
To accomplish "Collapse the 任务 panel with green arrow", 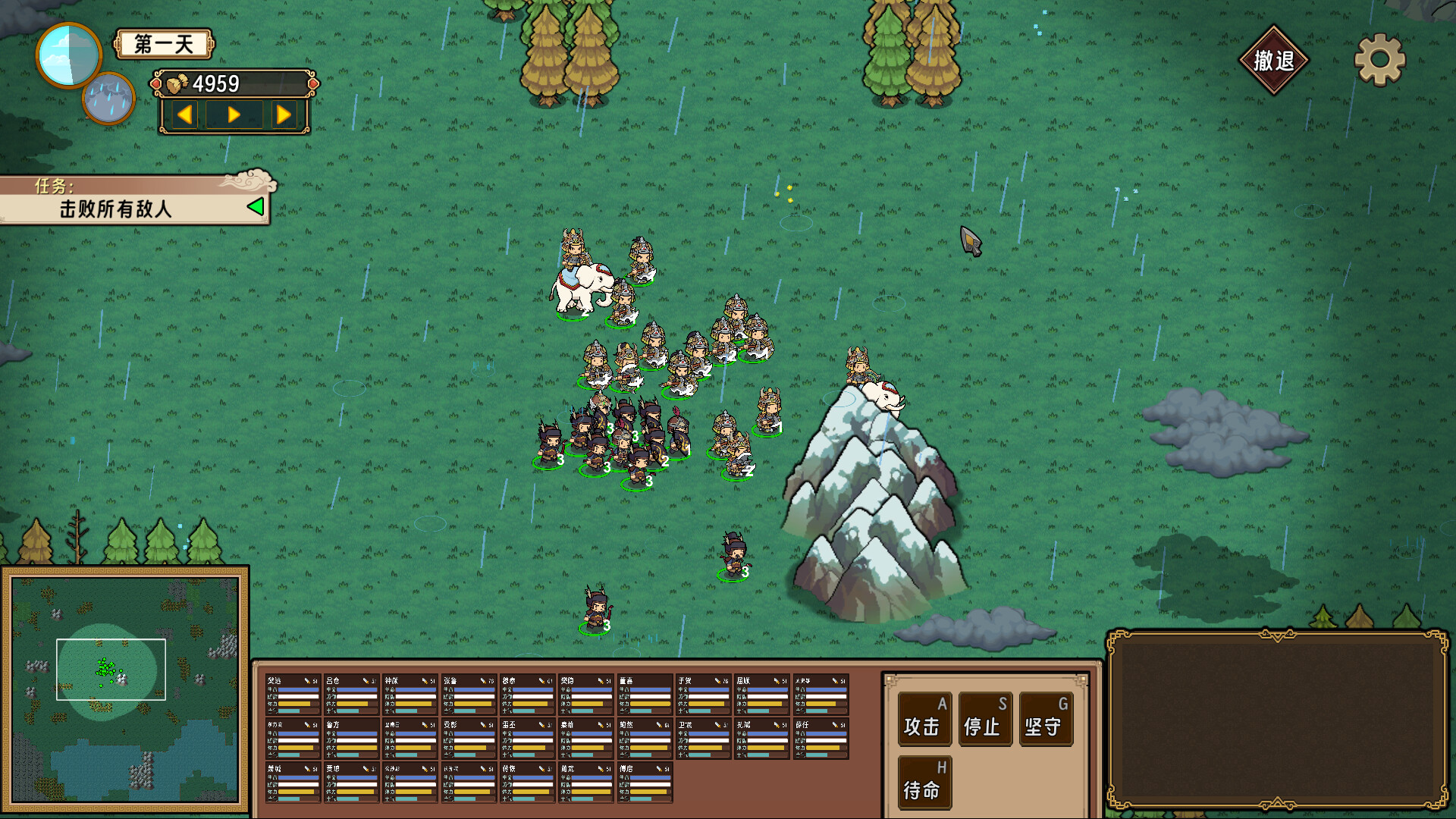I will [256, 206].
